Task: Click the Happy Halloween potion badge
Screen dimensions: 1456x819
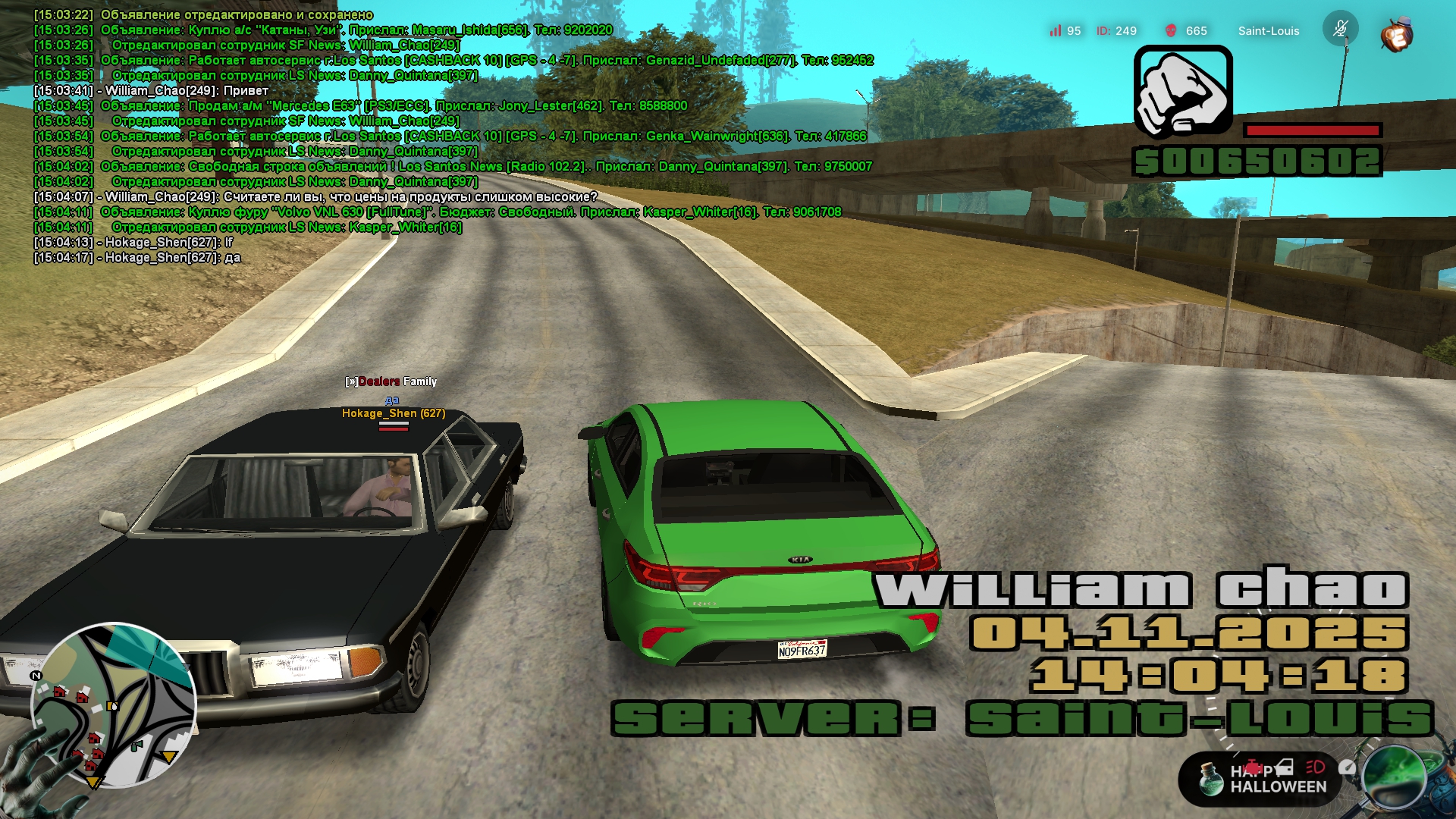Action: [1213, 778]
